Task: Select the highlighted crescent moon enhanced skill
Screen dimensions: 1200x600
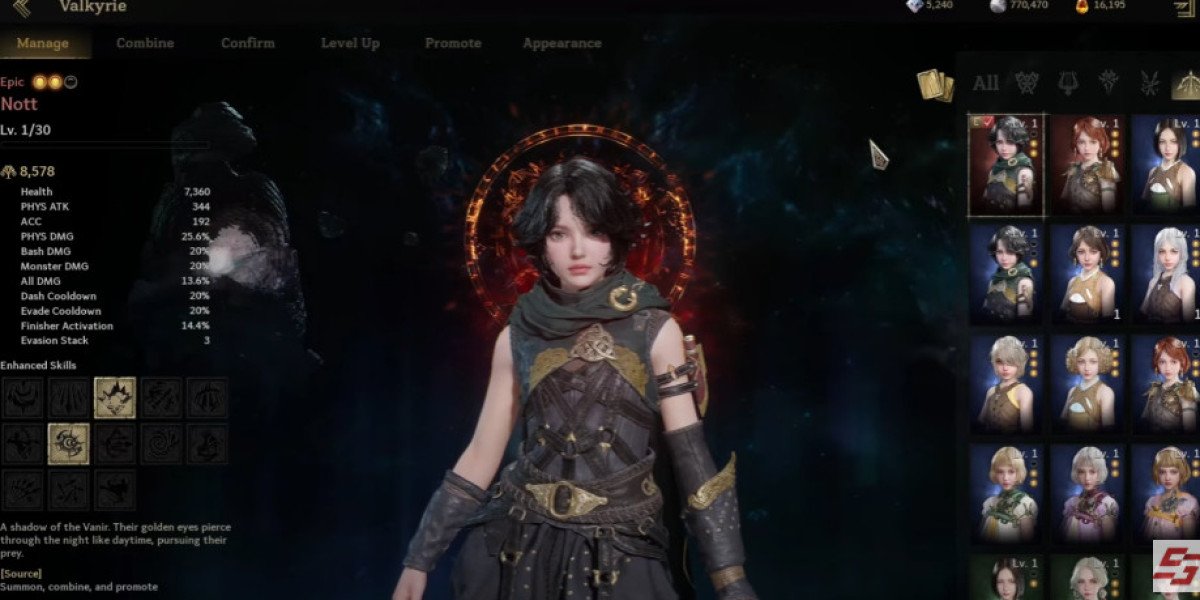Action: click(x=68, y=444)
